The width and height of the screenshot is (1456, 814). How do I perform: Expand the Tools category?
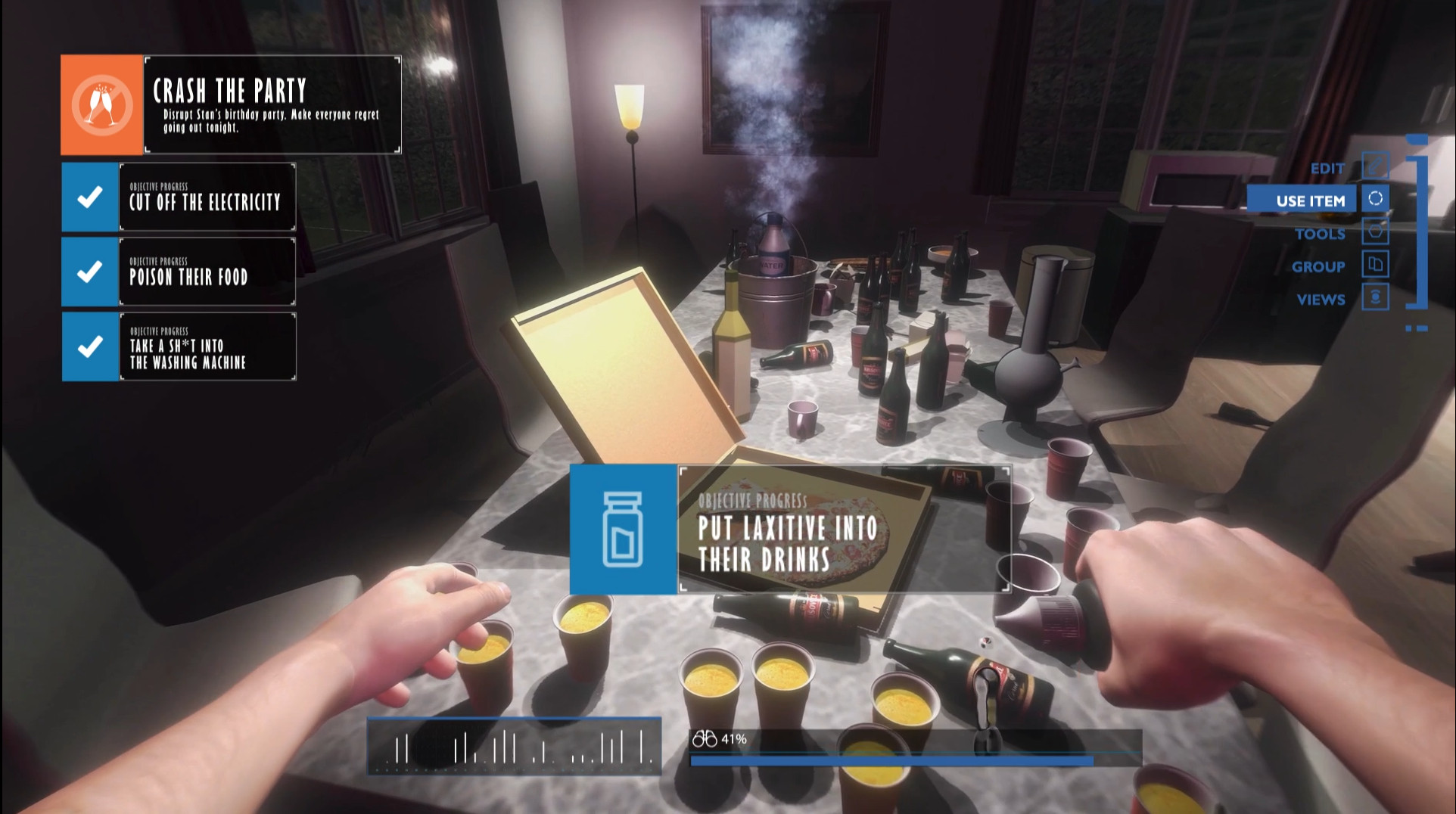click(x=1321, y=234)
